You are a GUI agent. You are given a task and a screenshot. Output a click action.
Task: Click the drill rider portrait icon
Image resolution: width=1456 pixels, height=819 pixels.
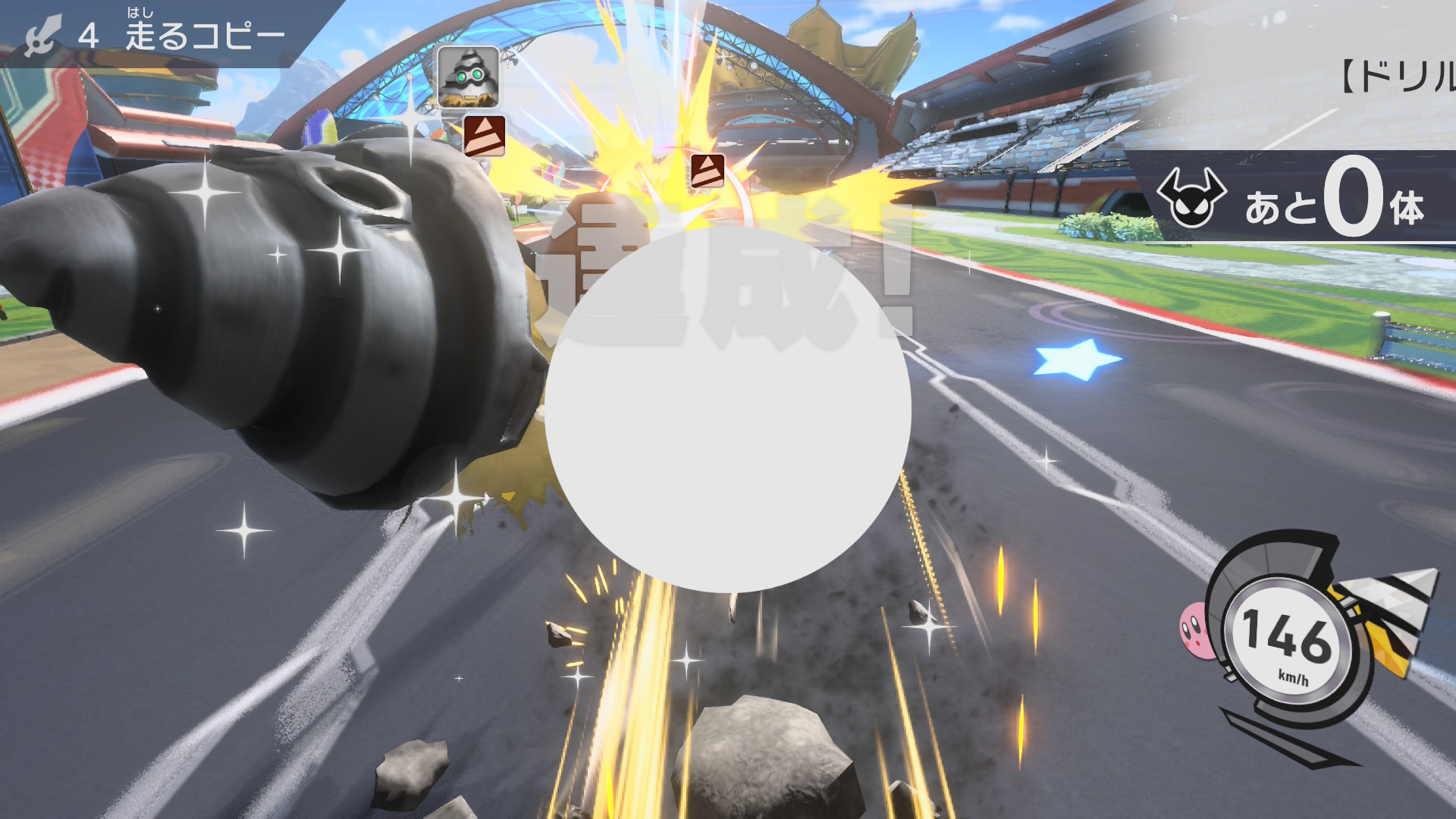pos(468,77)
